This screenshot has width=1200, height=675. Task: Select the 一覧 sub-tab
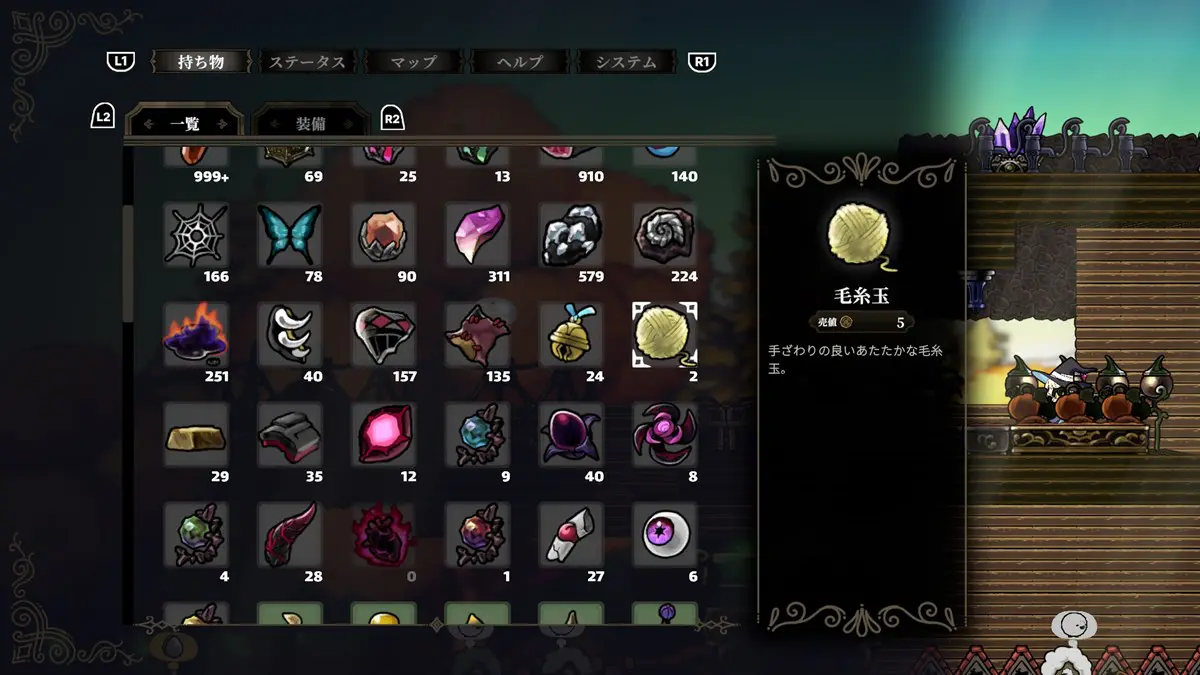(185, 124)
